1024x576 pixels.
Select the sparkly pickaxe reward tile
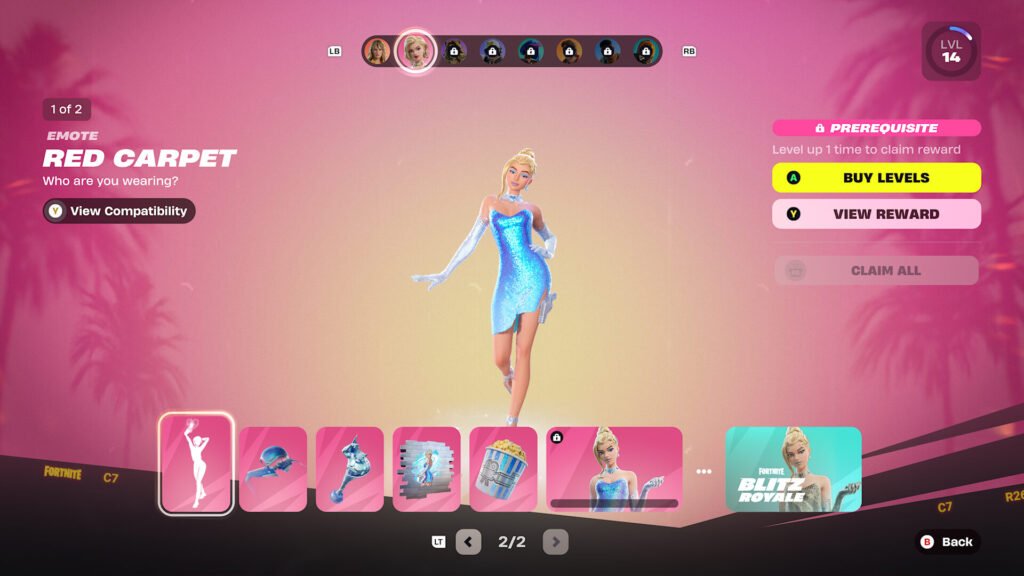point(350,469)
